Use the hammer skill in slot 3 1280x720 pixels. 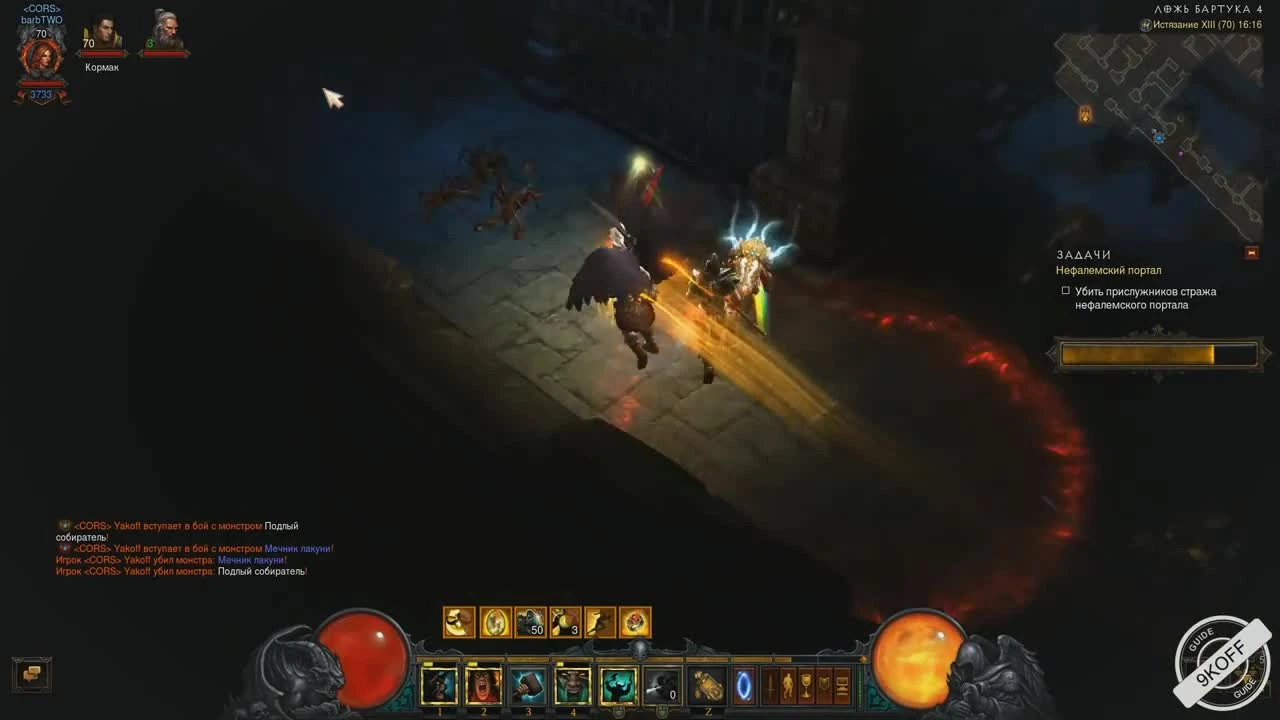(528, 685)
